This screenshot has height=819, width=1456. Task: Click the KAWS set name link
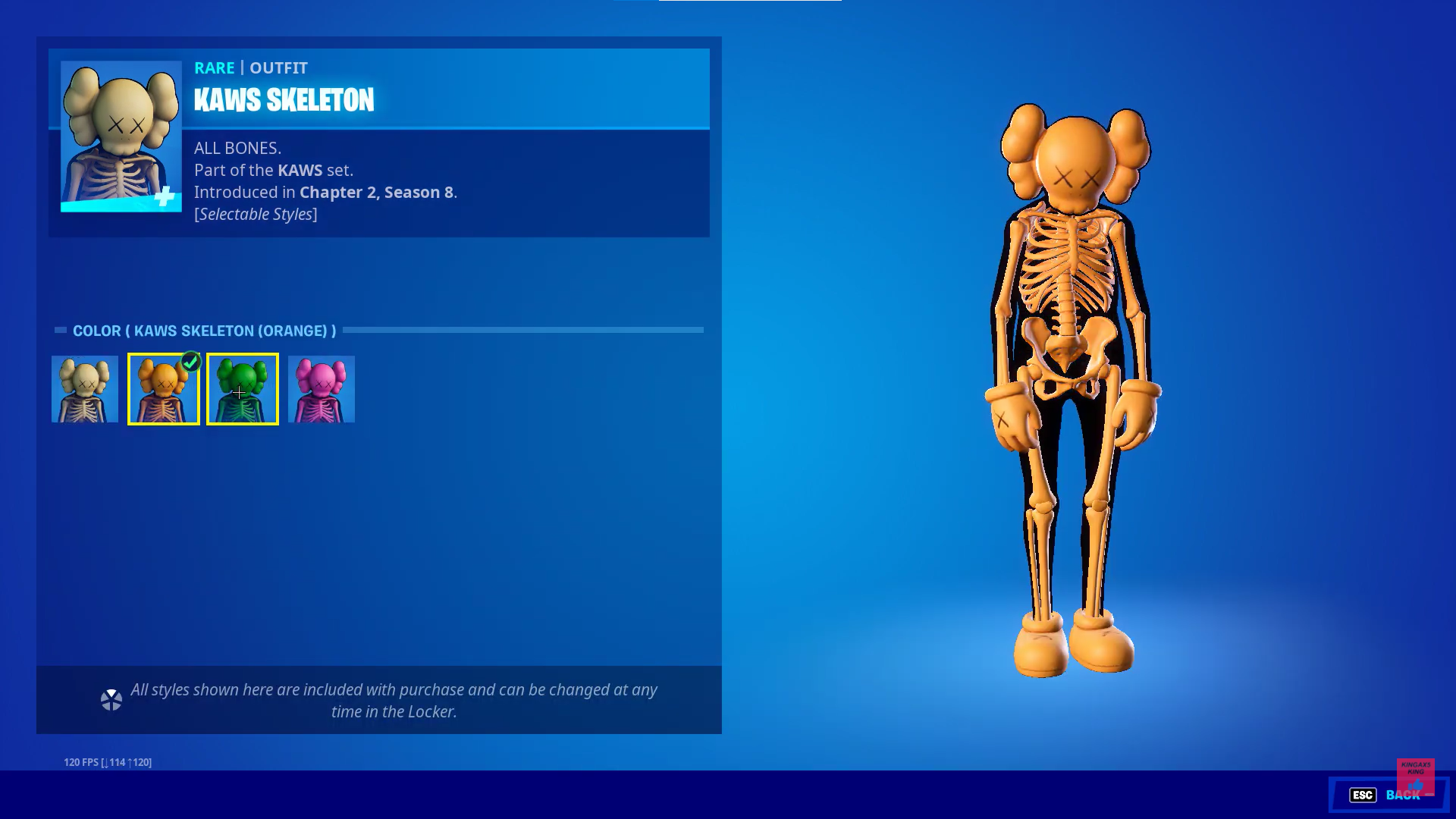point(300,170)
